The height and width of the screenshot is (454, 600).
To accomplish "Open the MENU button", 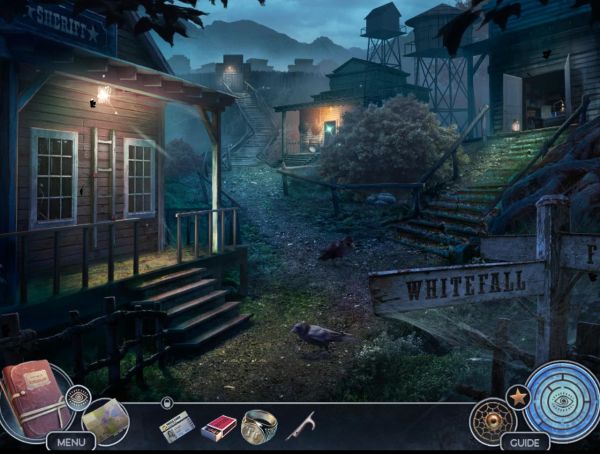I will coord(70,441).
